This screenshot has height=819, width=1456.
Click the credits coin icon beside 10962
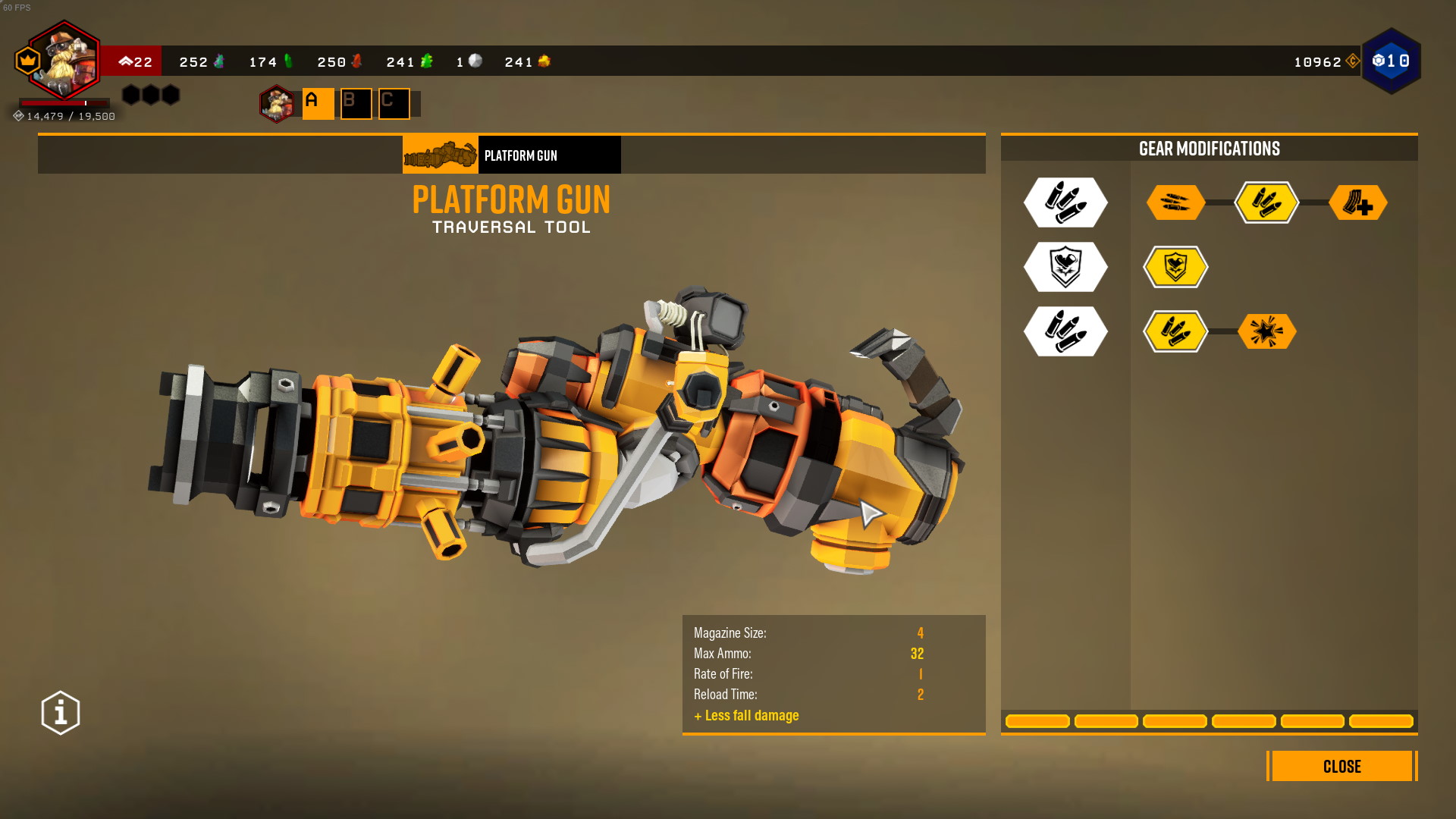[x=1353, y=62]
